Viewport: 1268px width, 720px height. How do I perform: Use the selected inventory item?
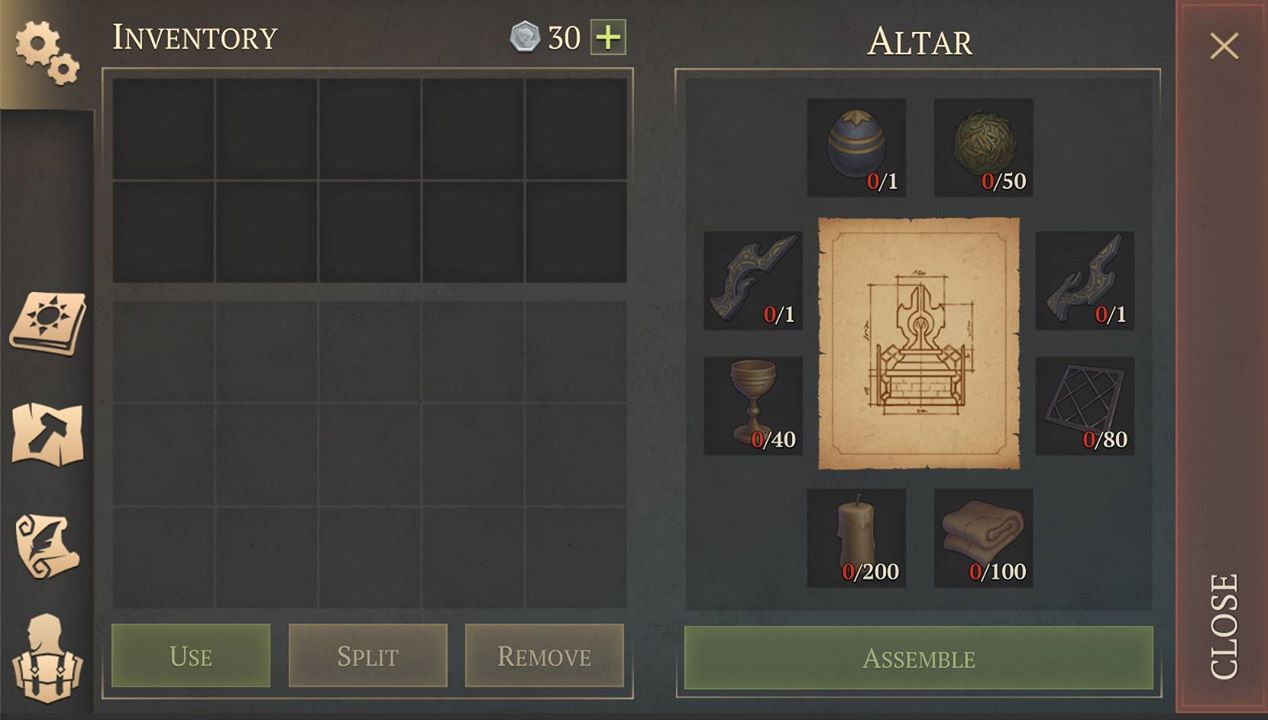191,656
